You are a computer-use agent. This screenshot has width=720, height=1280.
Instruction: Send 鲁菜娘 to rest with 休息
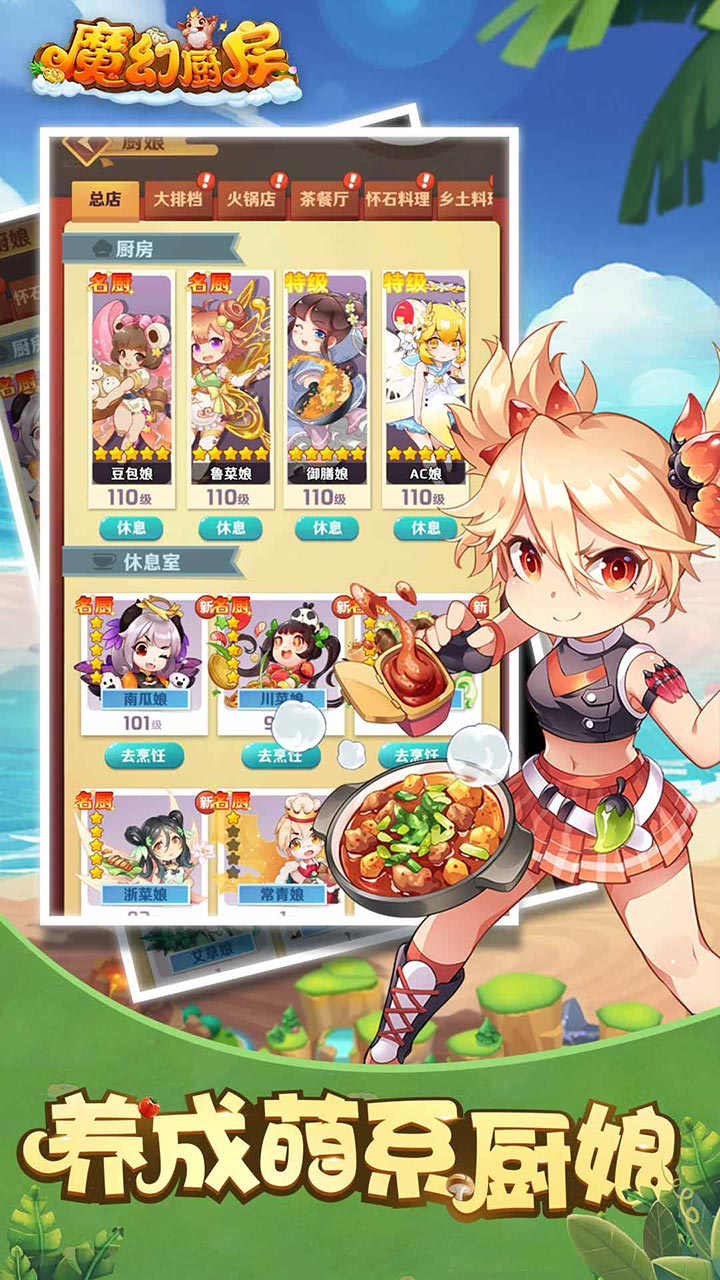click(229, 528)
